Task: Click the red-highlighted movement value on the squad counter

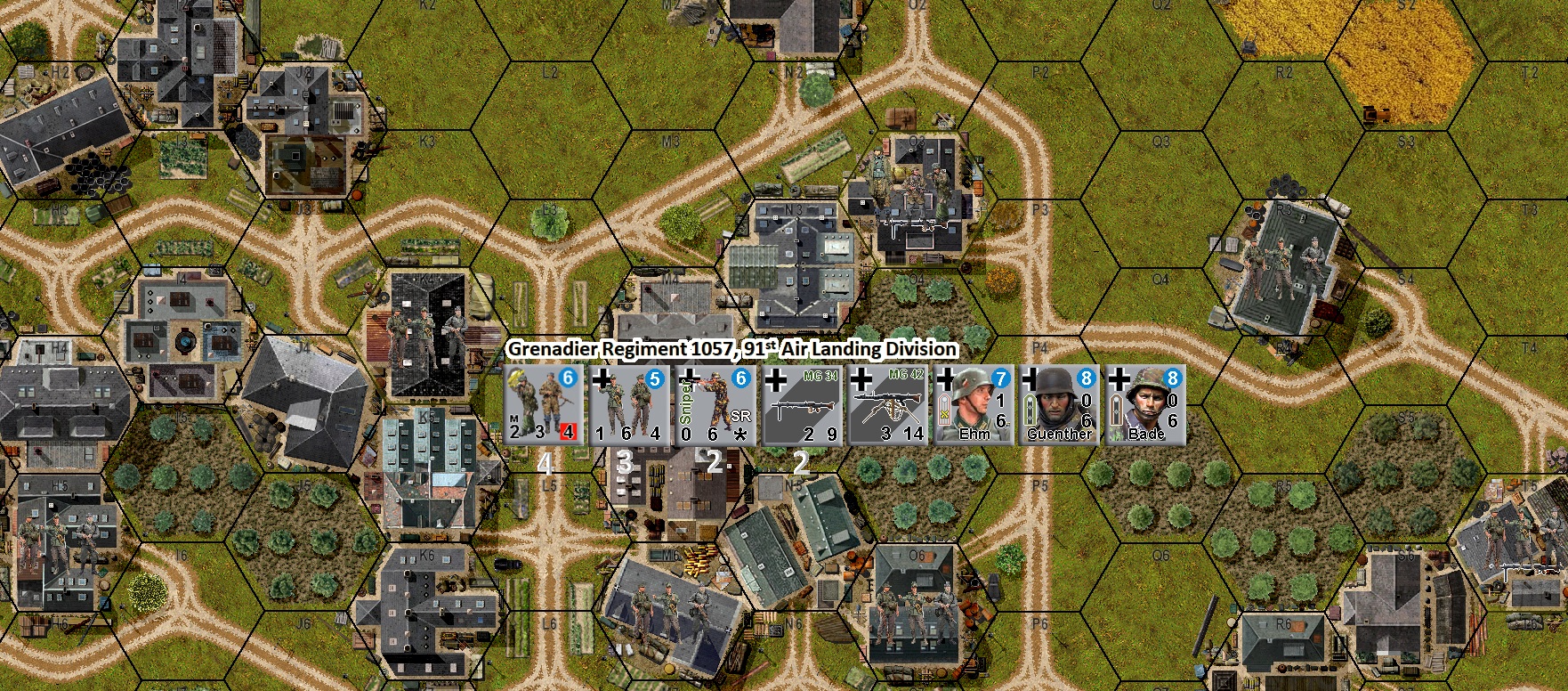Action: click(x=570, y=432)
